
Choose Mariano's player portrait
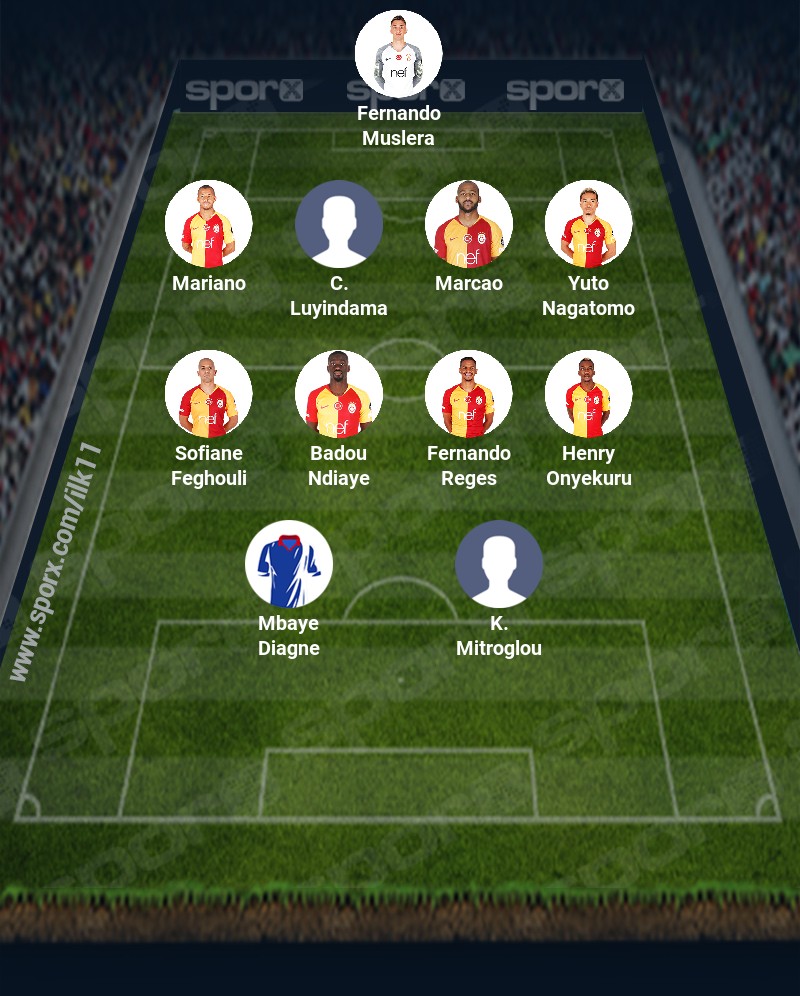point(209,224)
